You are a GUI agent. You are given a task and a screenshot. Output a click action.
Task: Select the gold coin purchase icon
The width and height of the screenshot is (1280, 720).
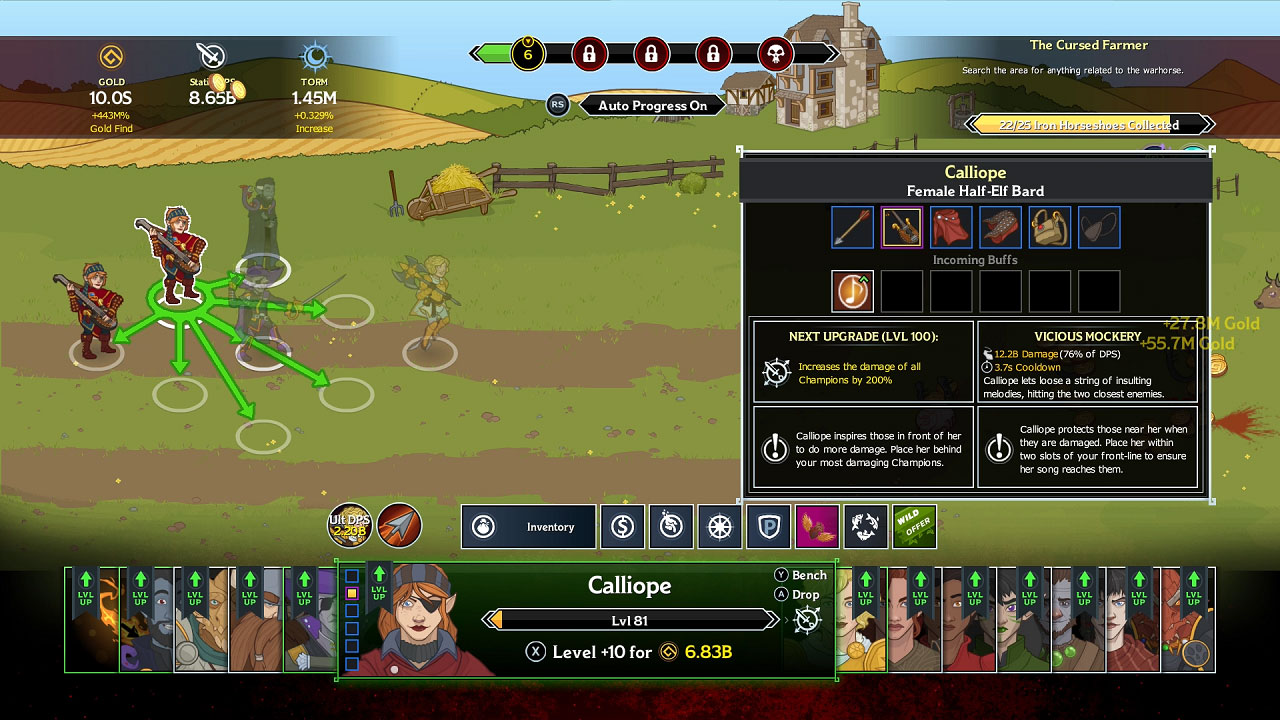(x=622, y=527)
